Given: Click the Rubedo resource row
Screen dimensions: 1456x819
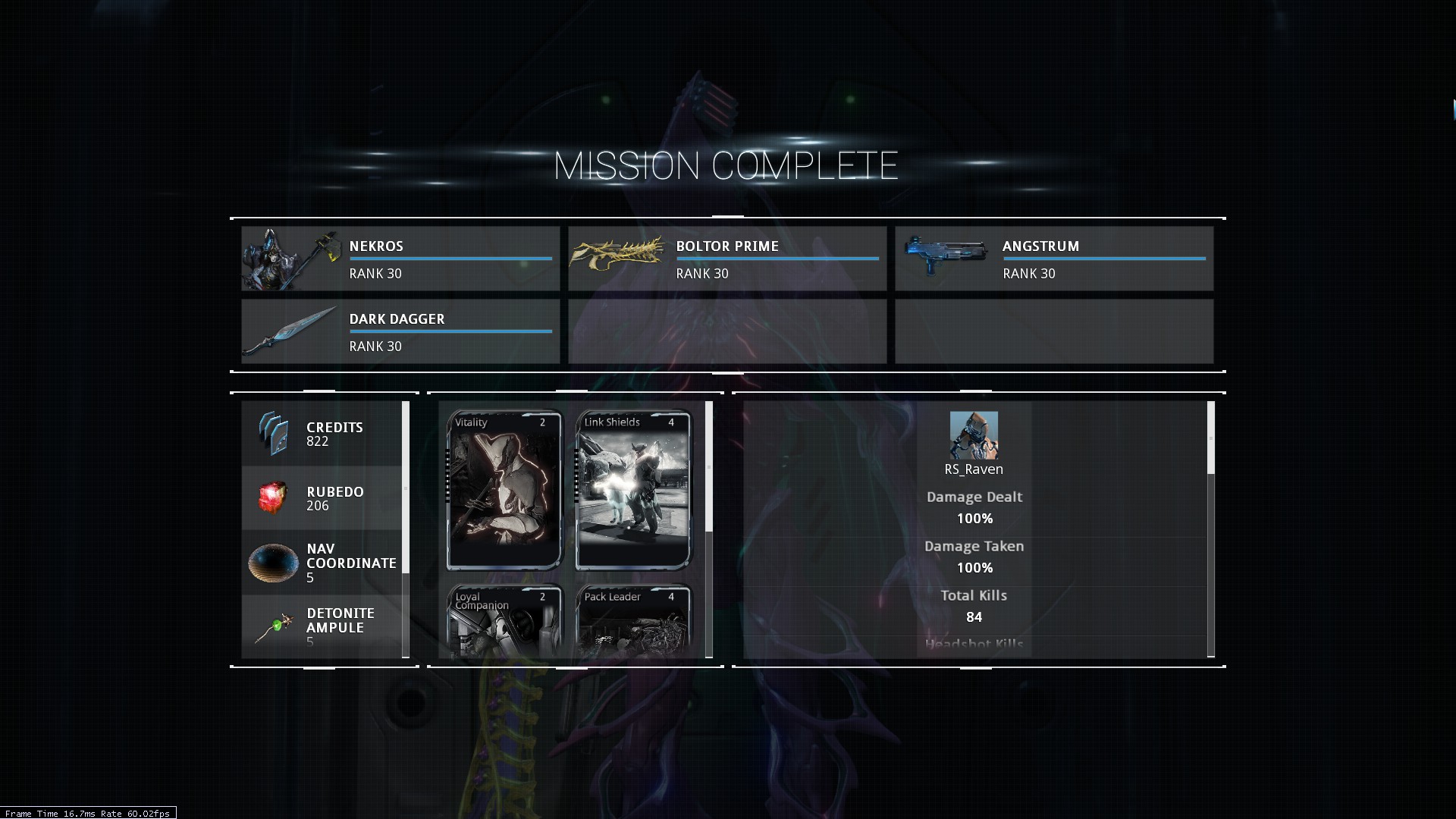Looking at the screenshot, I should (x=322, y=498).
